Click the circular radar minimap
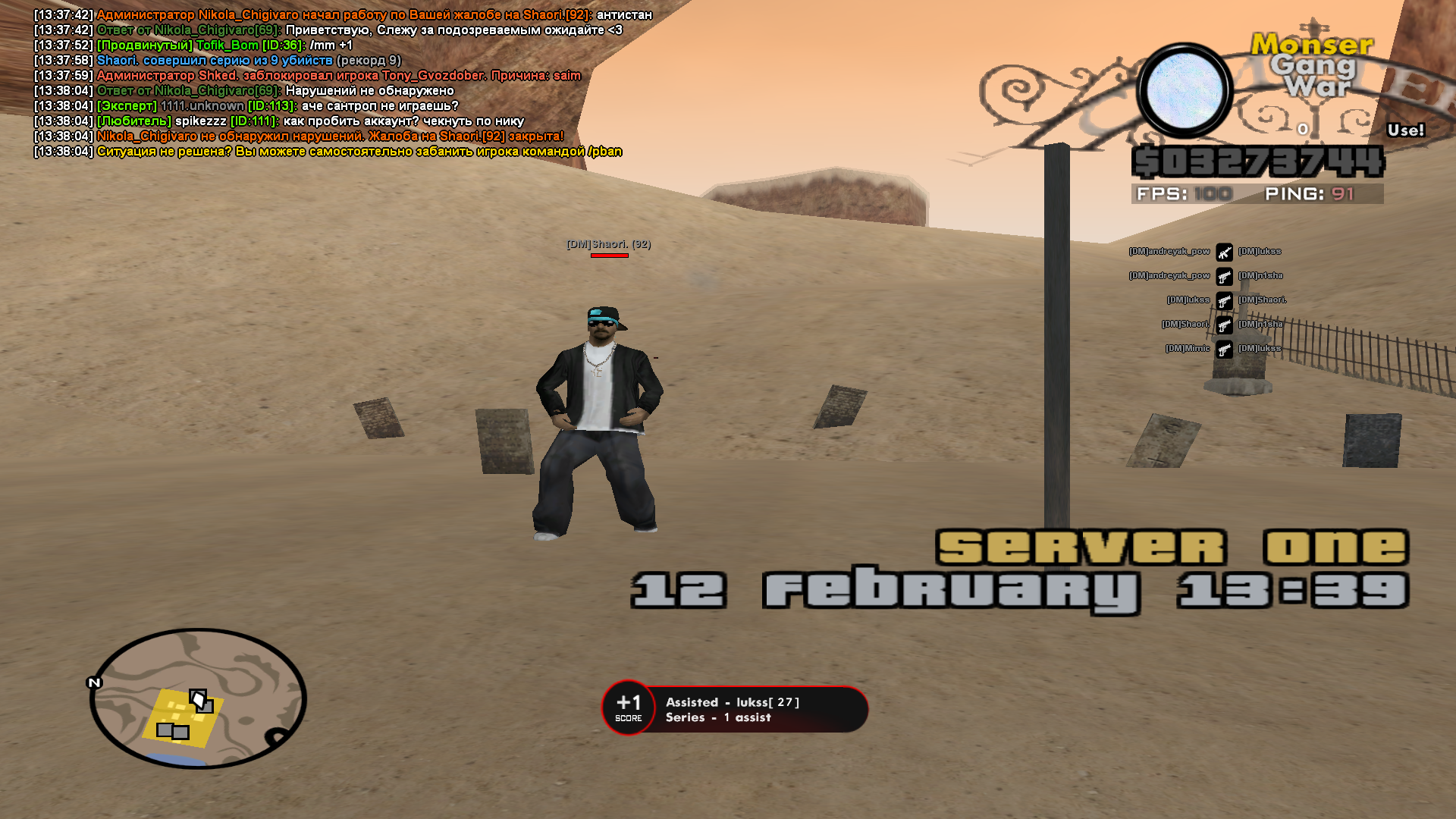 pos(198,698)
